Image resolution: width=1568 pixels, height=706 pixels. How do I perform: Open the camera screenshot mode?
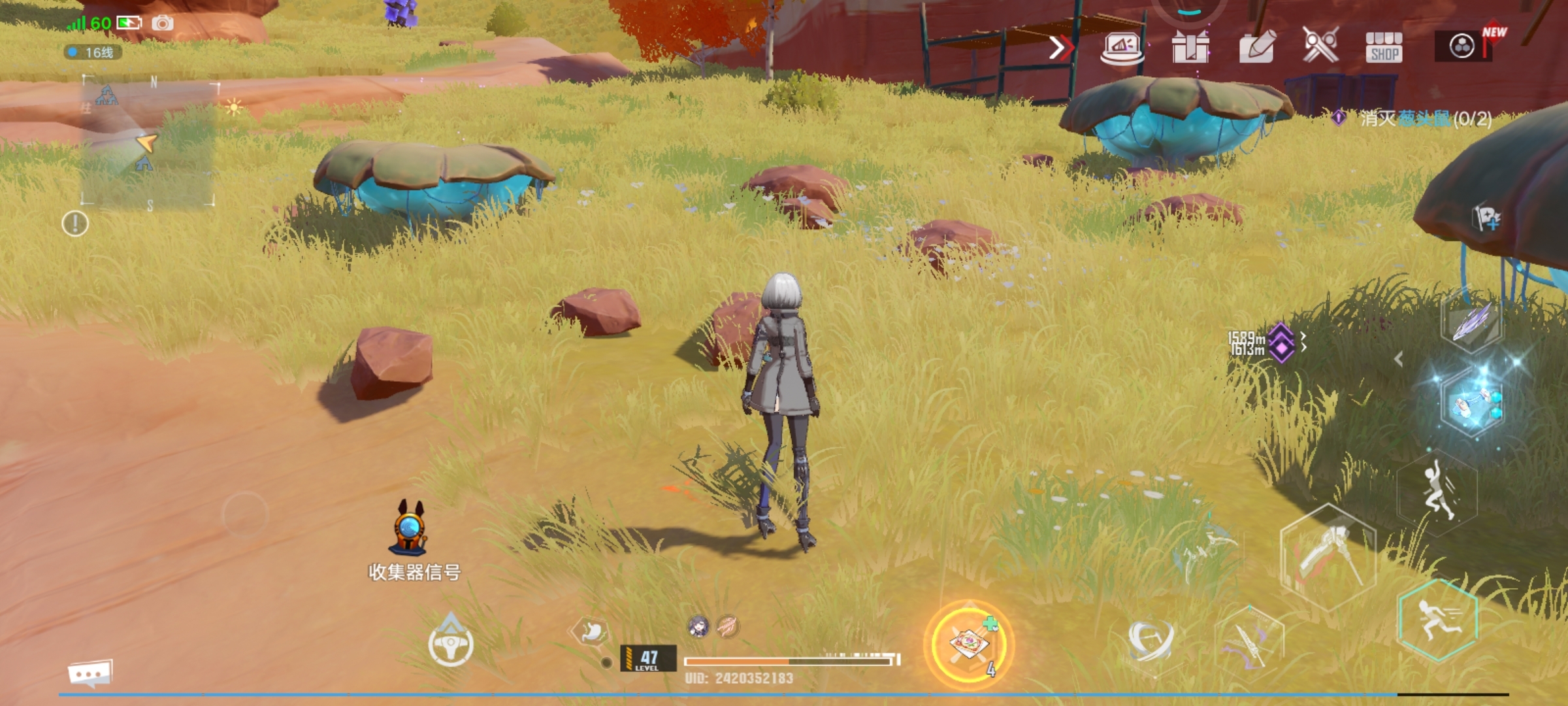click(x=163, y=24)
